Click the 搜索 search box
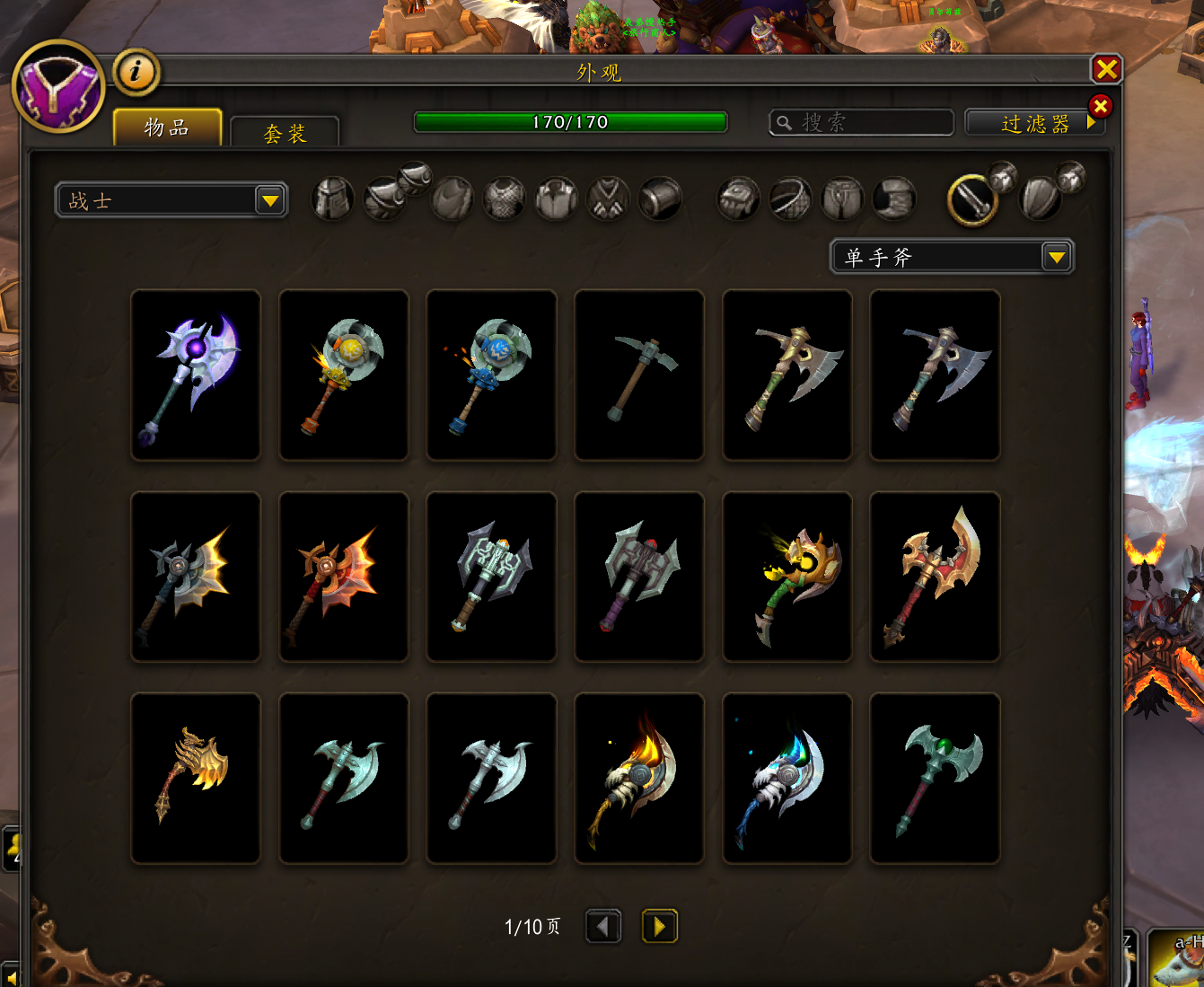Image resolution: width=1204 pixels, height=987 pixels. pos(861,122)
